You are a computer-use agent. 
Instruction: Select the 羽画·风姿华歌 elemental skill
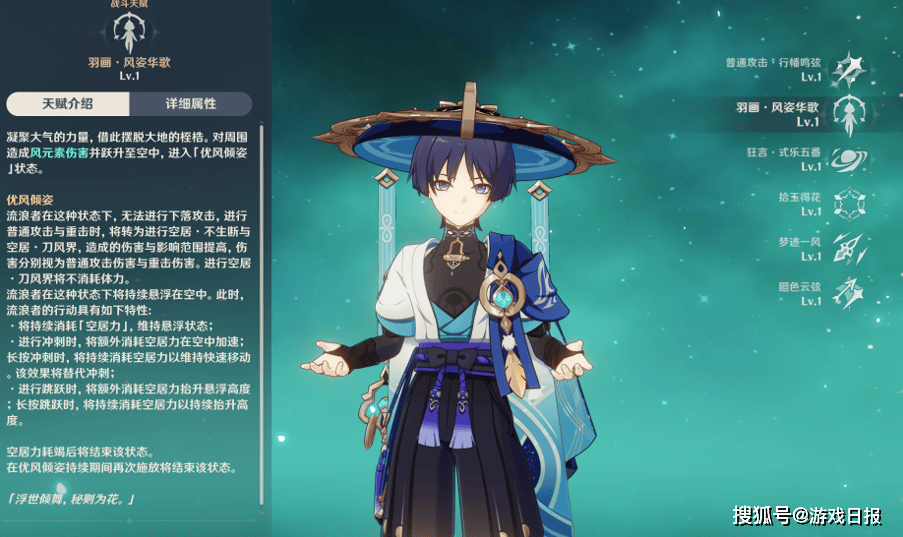coord(848,112)
